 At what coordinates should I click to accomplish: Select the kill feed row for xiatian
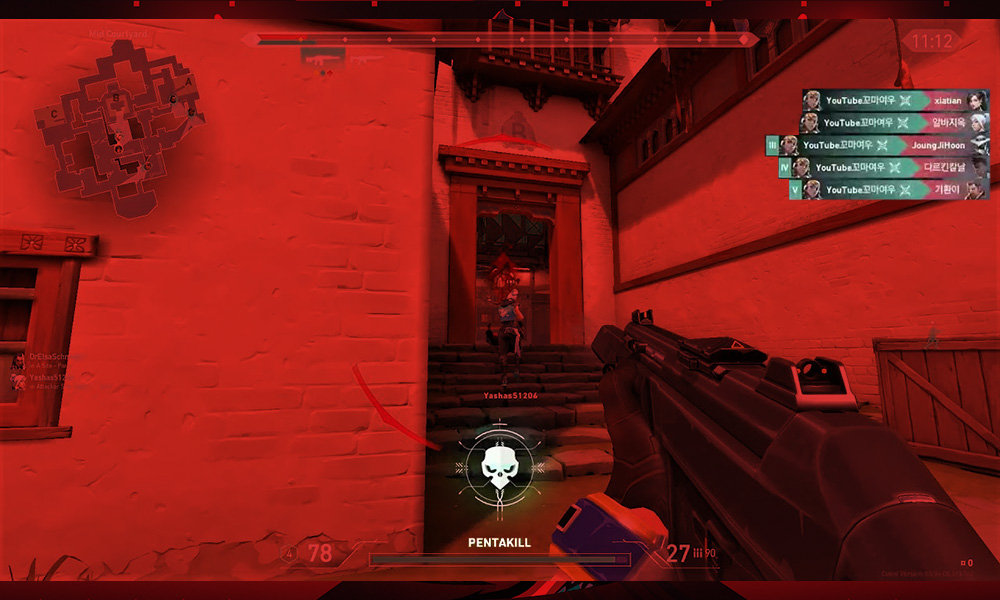pos(894,101)
